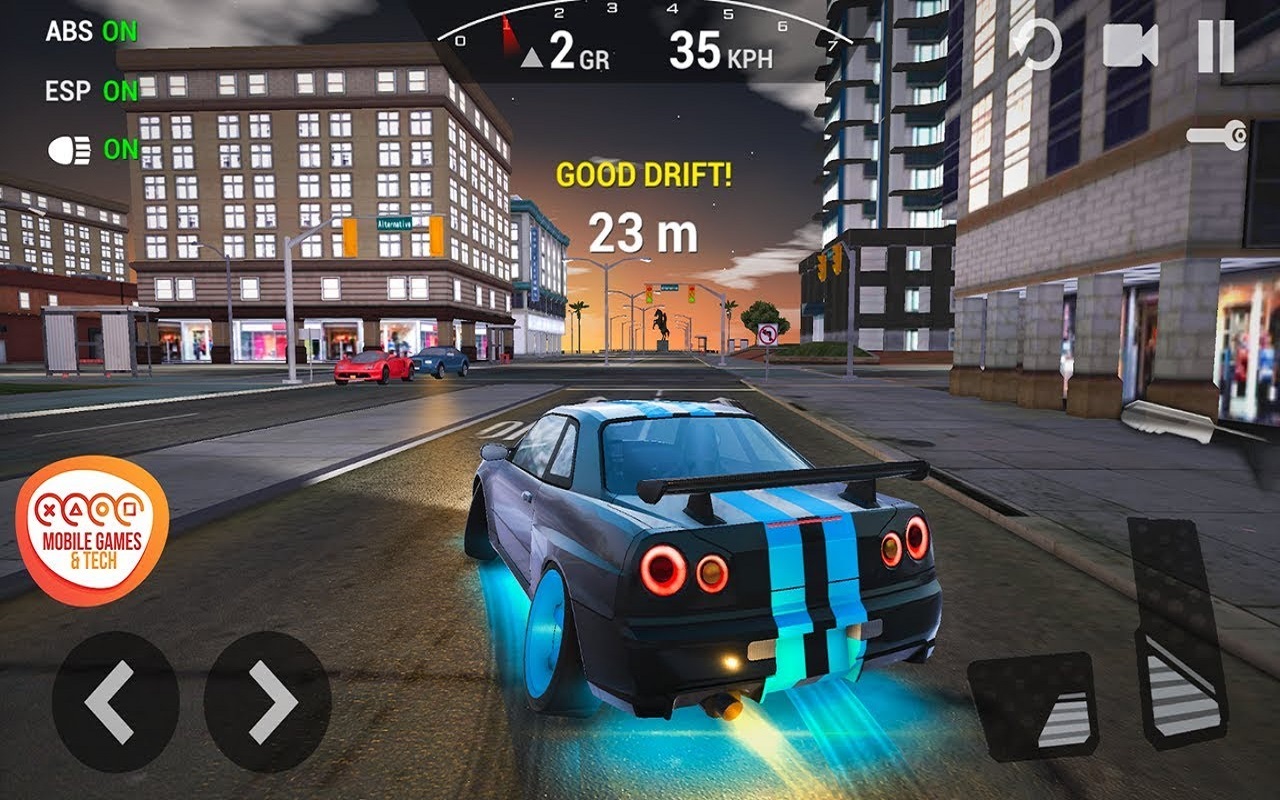
Task: Tap the steer left arrow button
Action: (x=115, y=701)
